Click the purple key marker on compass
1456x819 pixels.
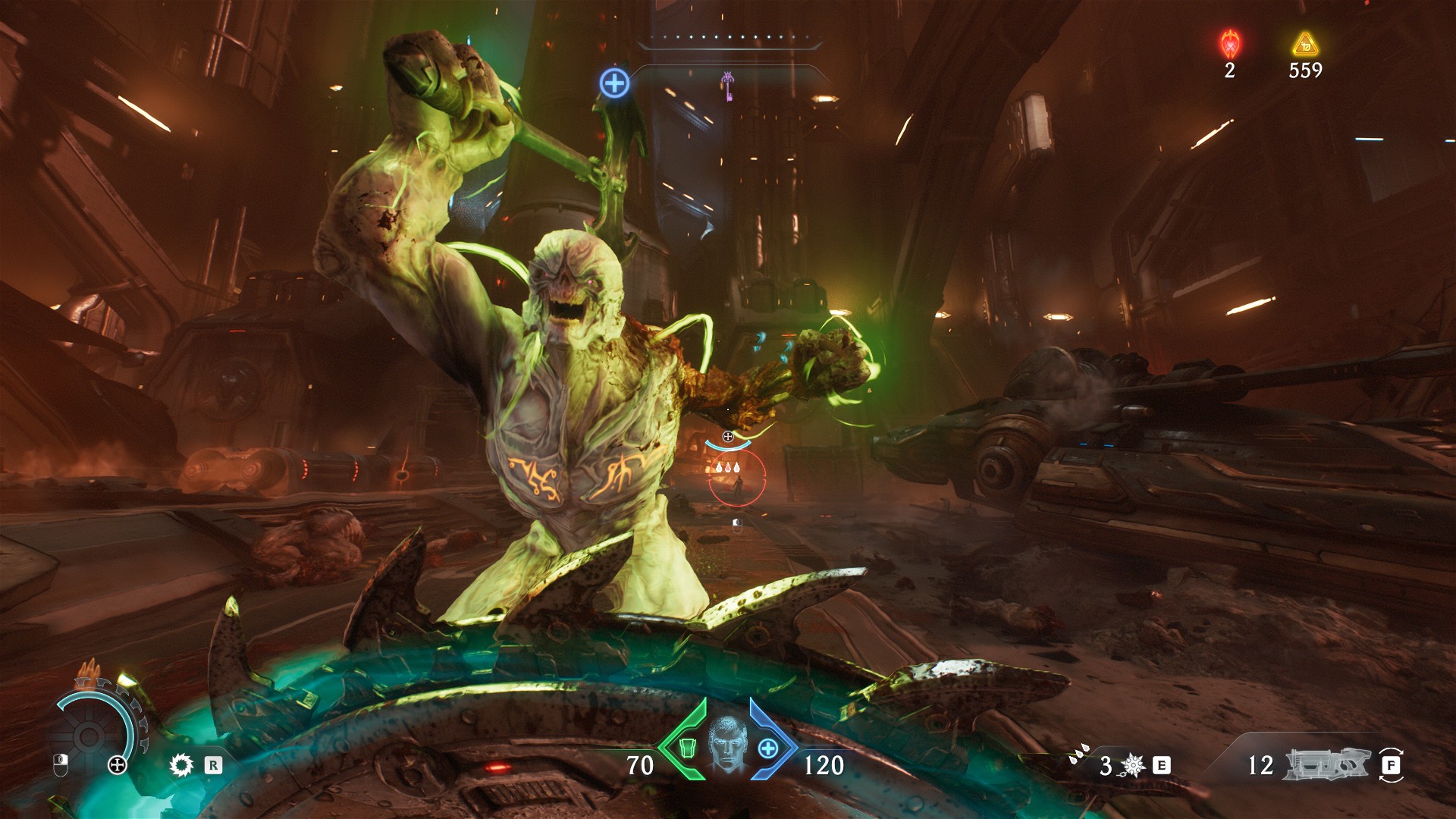[x=727, y=86]
